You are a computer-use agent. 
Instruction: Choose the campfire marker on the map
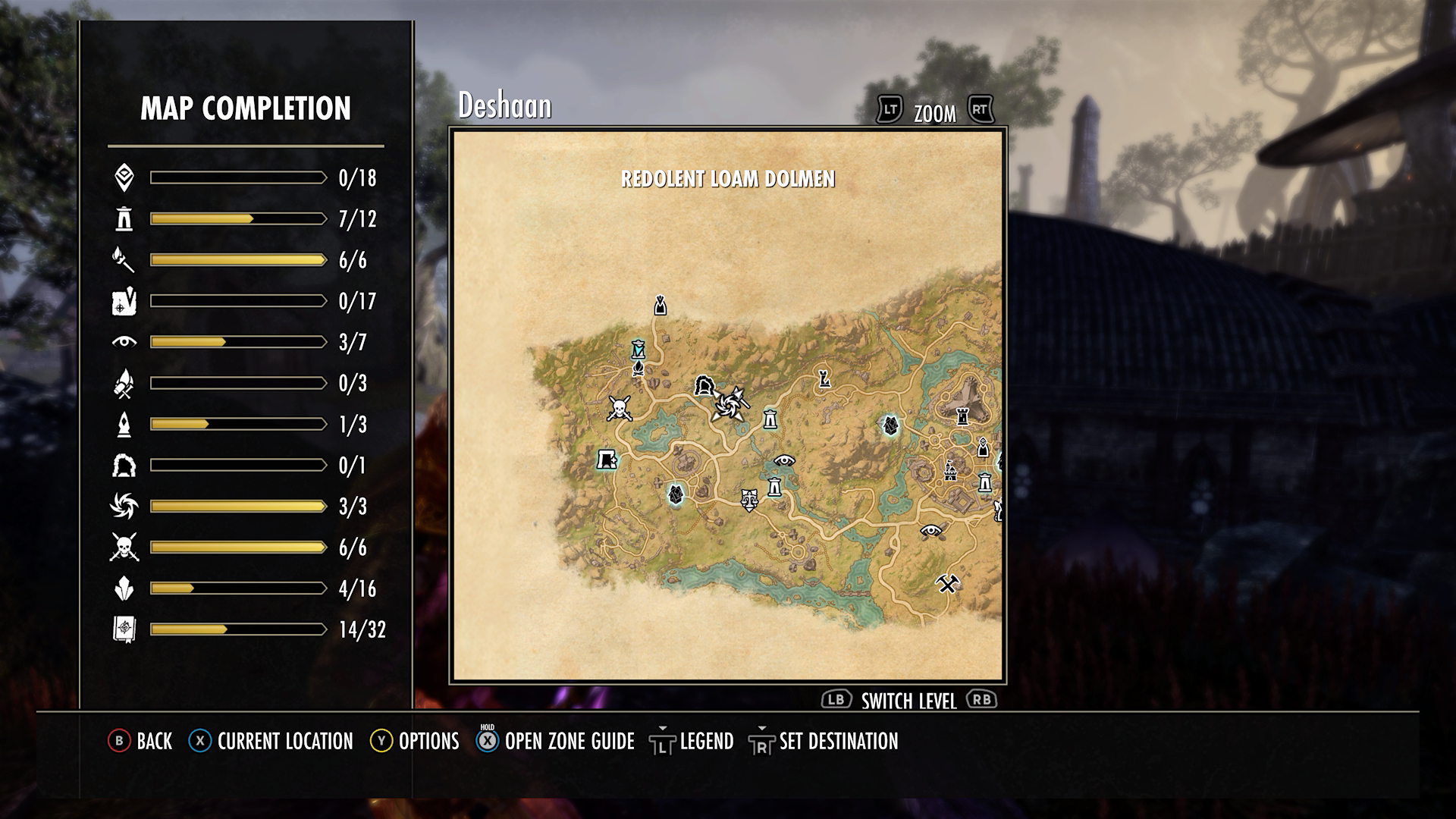tap(639, 369)
